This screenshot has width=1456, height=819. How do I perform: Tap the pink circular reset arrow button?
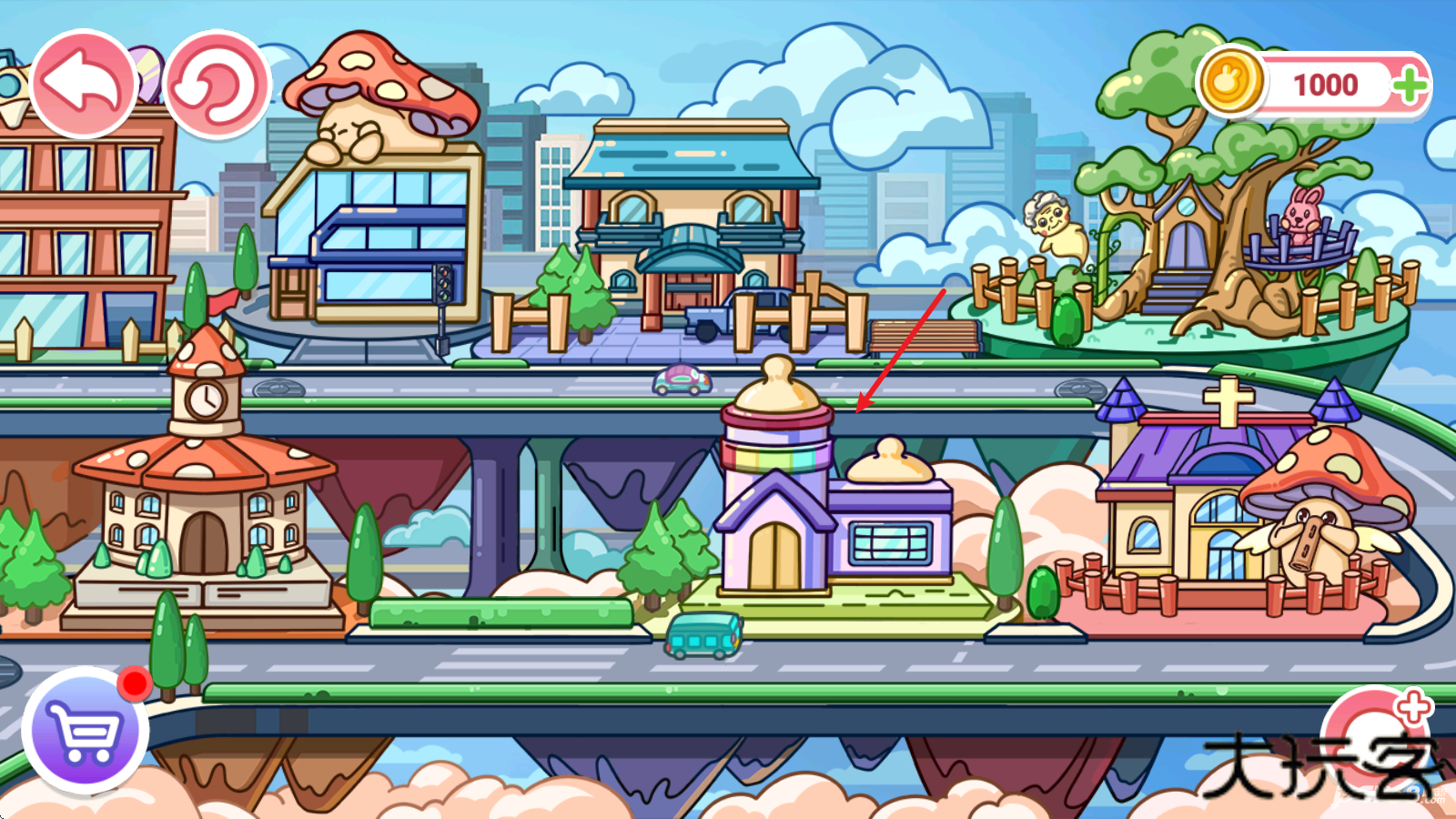point(217,85)
